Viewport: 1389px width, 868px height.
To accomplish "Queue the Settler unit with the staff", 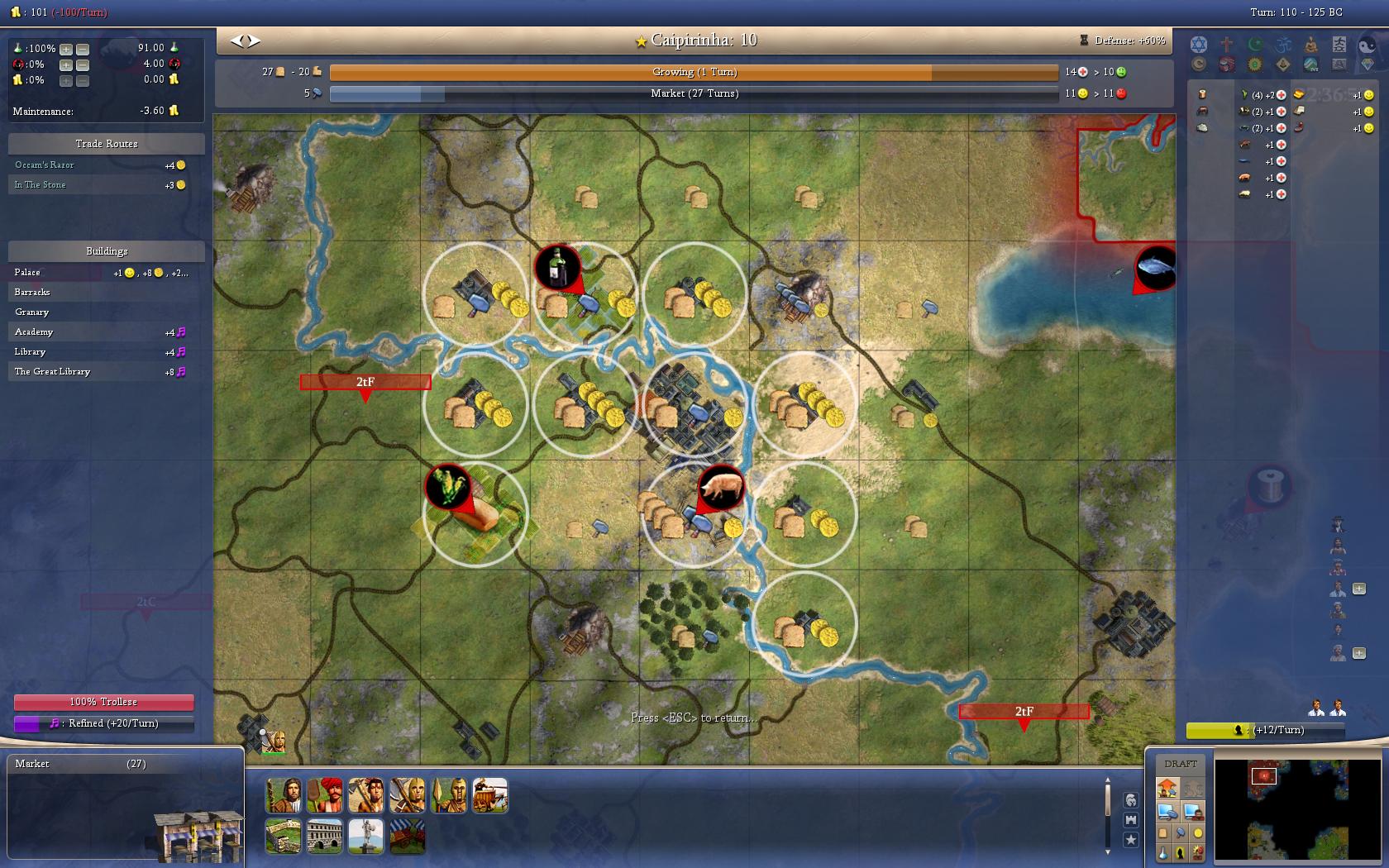I will (284, 795).
